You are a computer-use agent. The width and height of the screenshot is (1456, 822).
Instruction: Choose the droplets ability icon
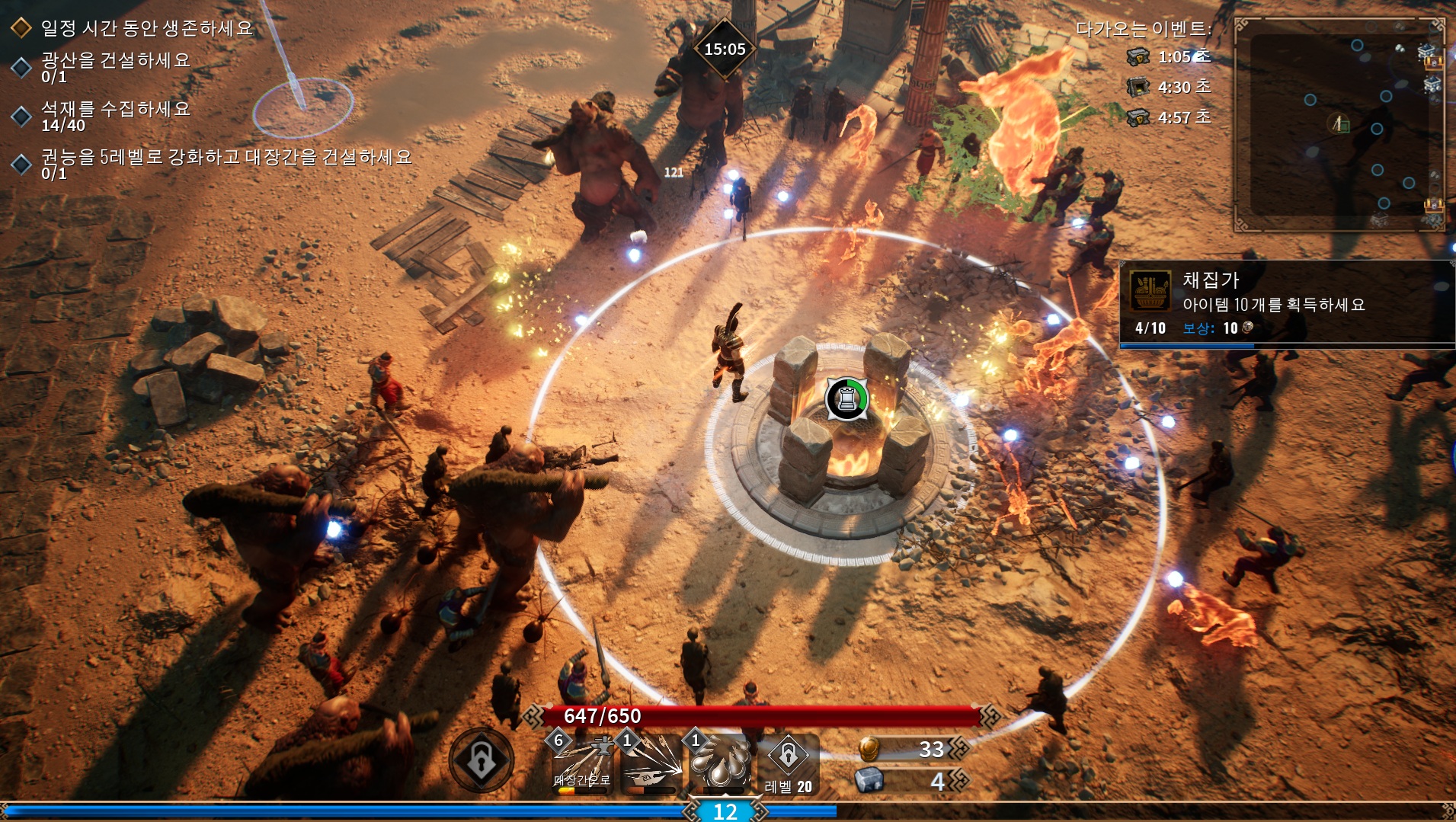[719, 764]
